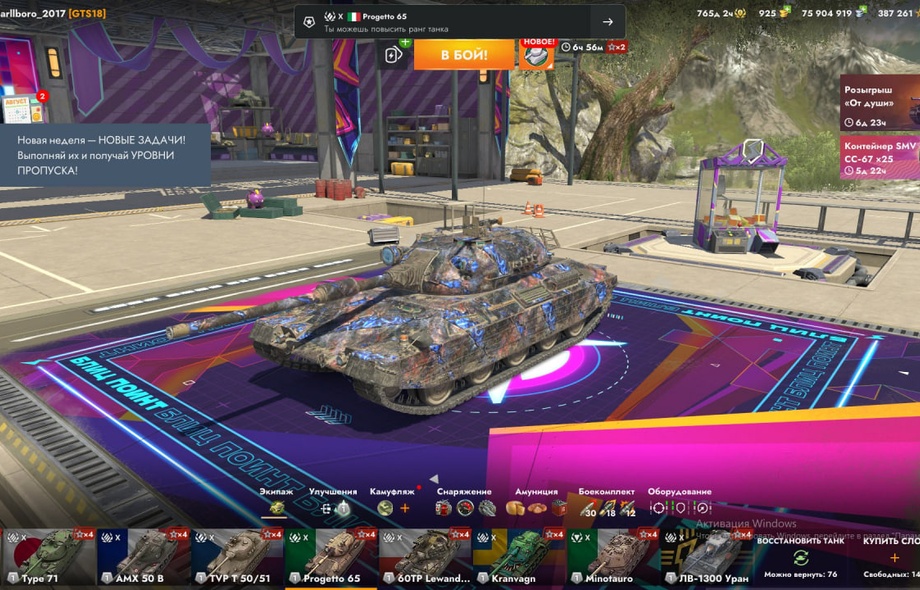Select the Type 71 tank in carousel
The width and height of the screenshot is (920, 590).
point(47,556)
